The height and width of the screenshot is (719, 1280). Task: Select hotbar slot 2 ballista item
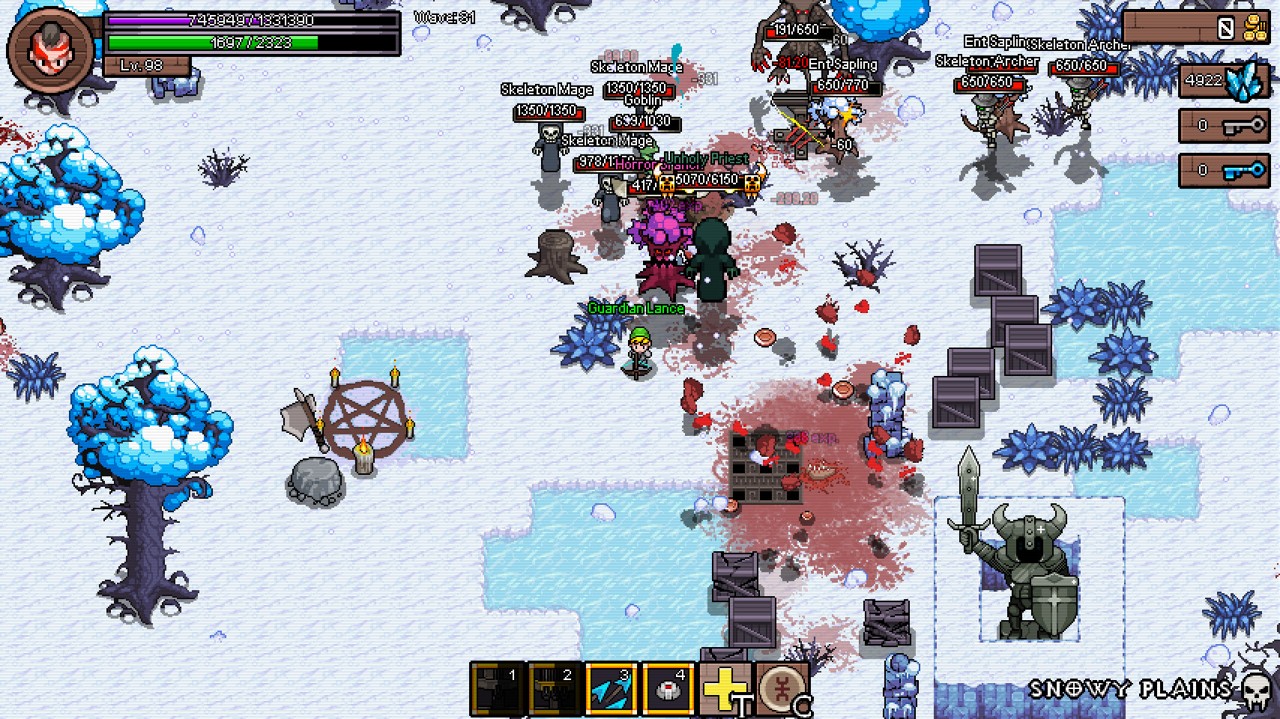tap(555, 688)
